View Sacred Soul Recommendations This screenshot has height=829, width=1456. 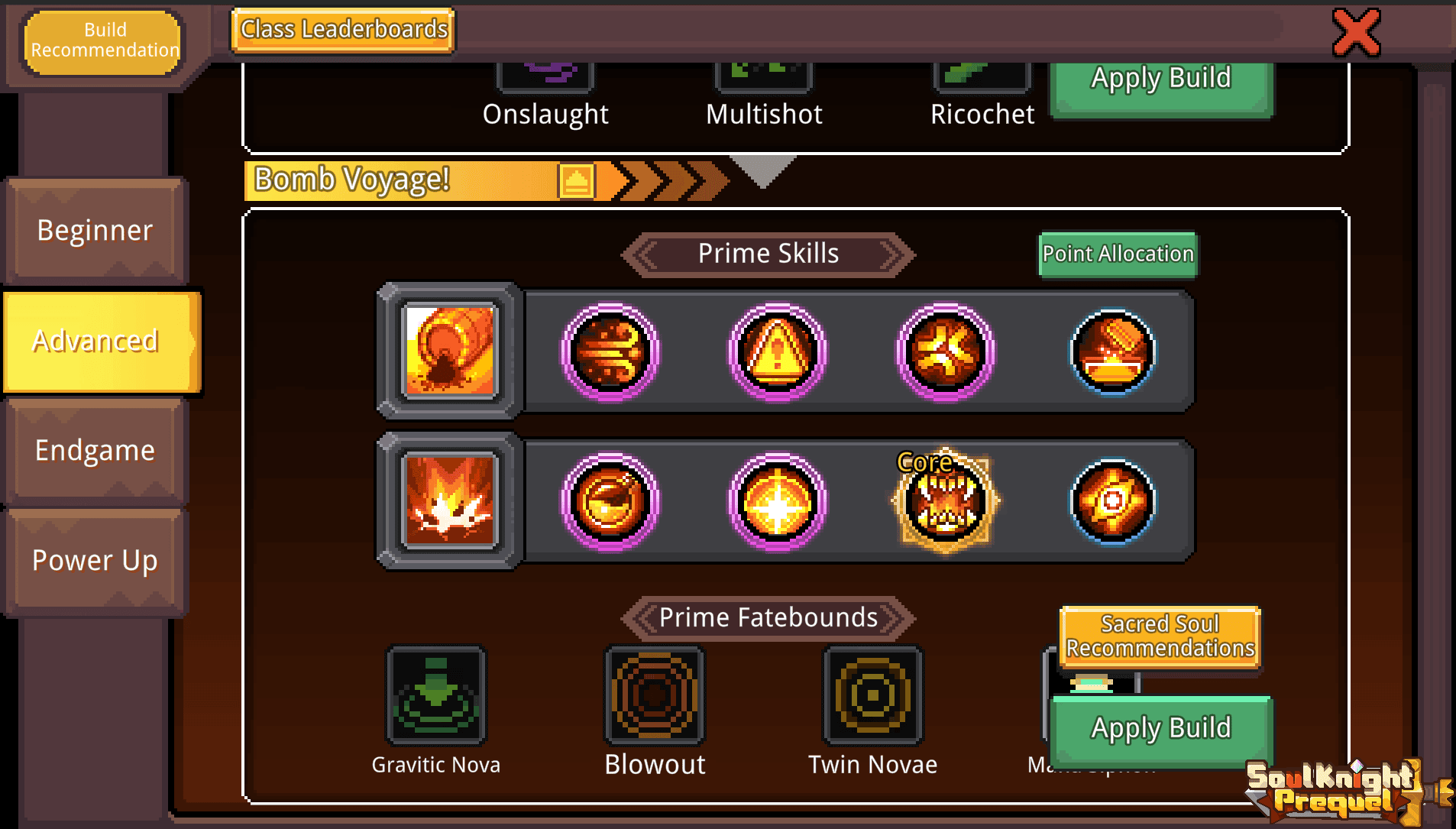click(1160, 636)
